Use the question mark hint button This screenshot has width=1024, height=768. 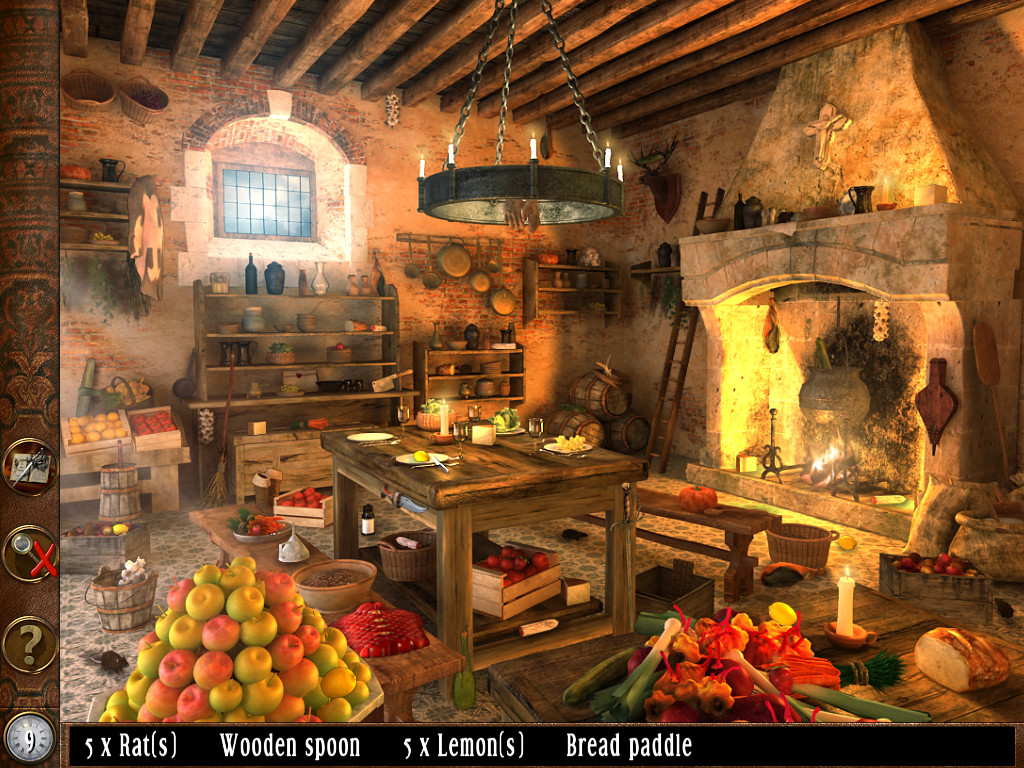(29, 645)
